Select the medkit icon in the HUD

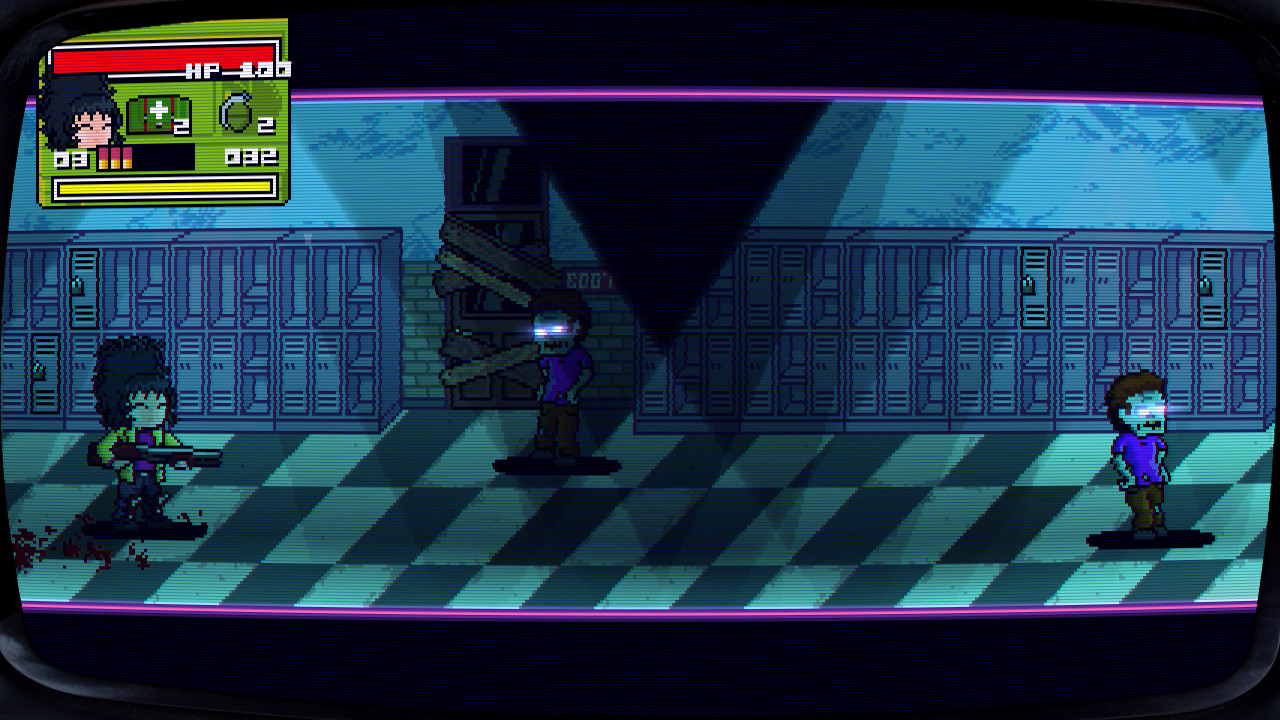pyautogui.click(x=156, y=115)
